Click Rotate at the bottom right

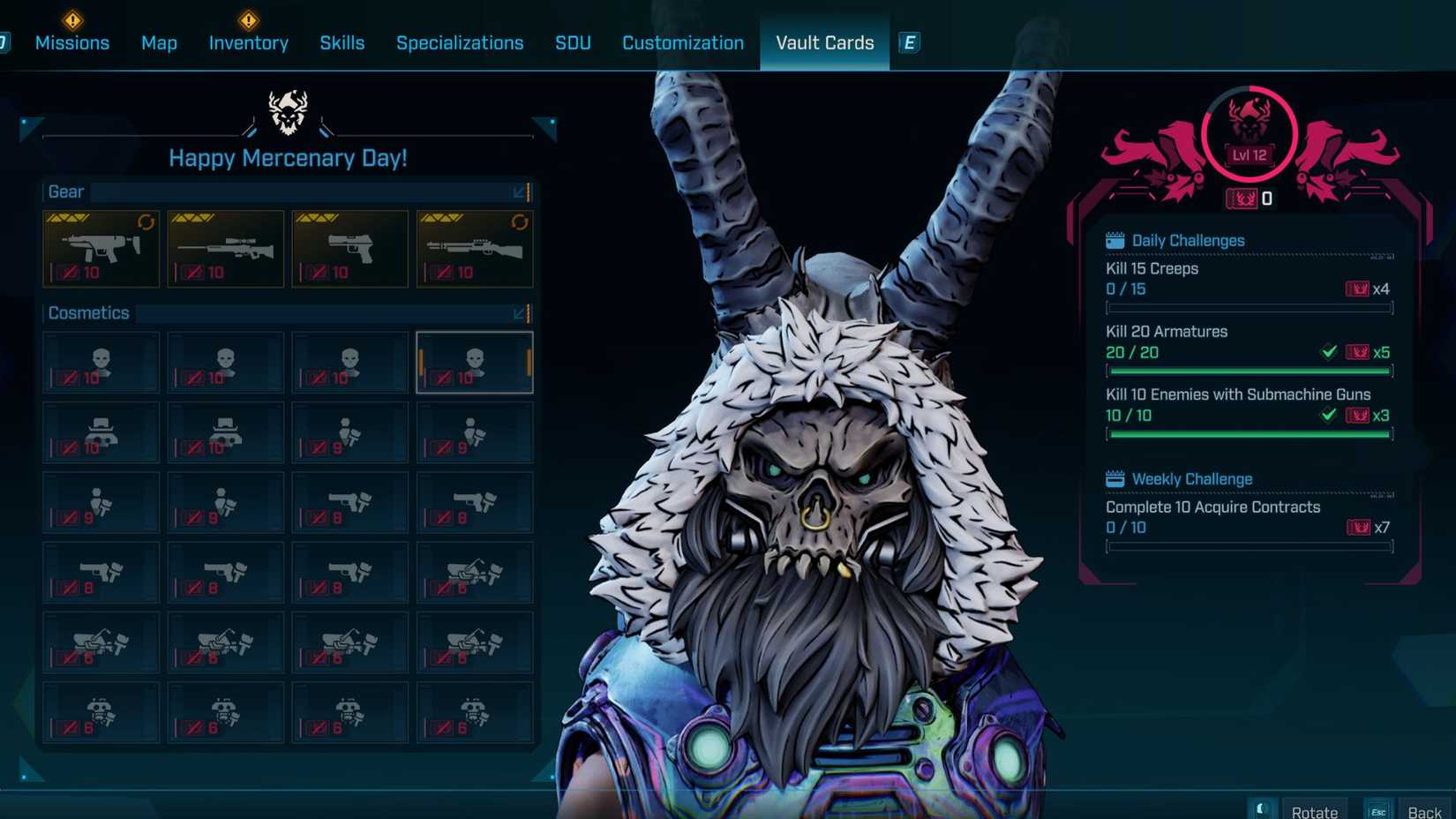click(1315, 810)
